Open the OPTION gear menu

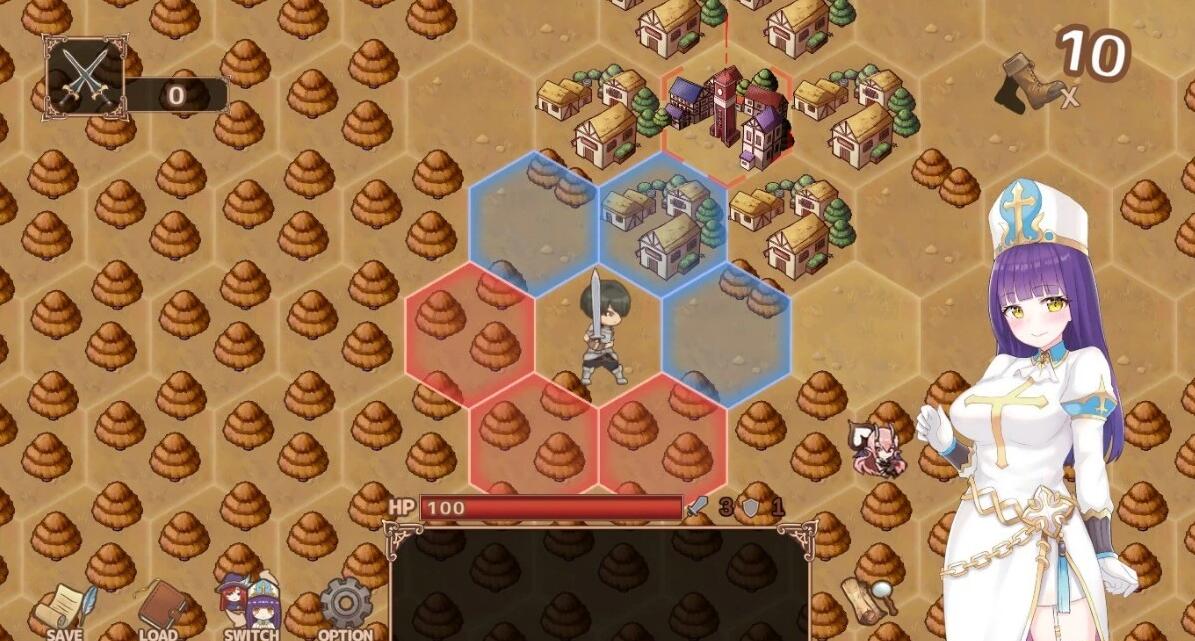[345, 609]
